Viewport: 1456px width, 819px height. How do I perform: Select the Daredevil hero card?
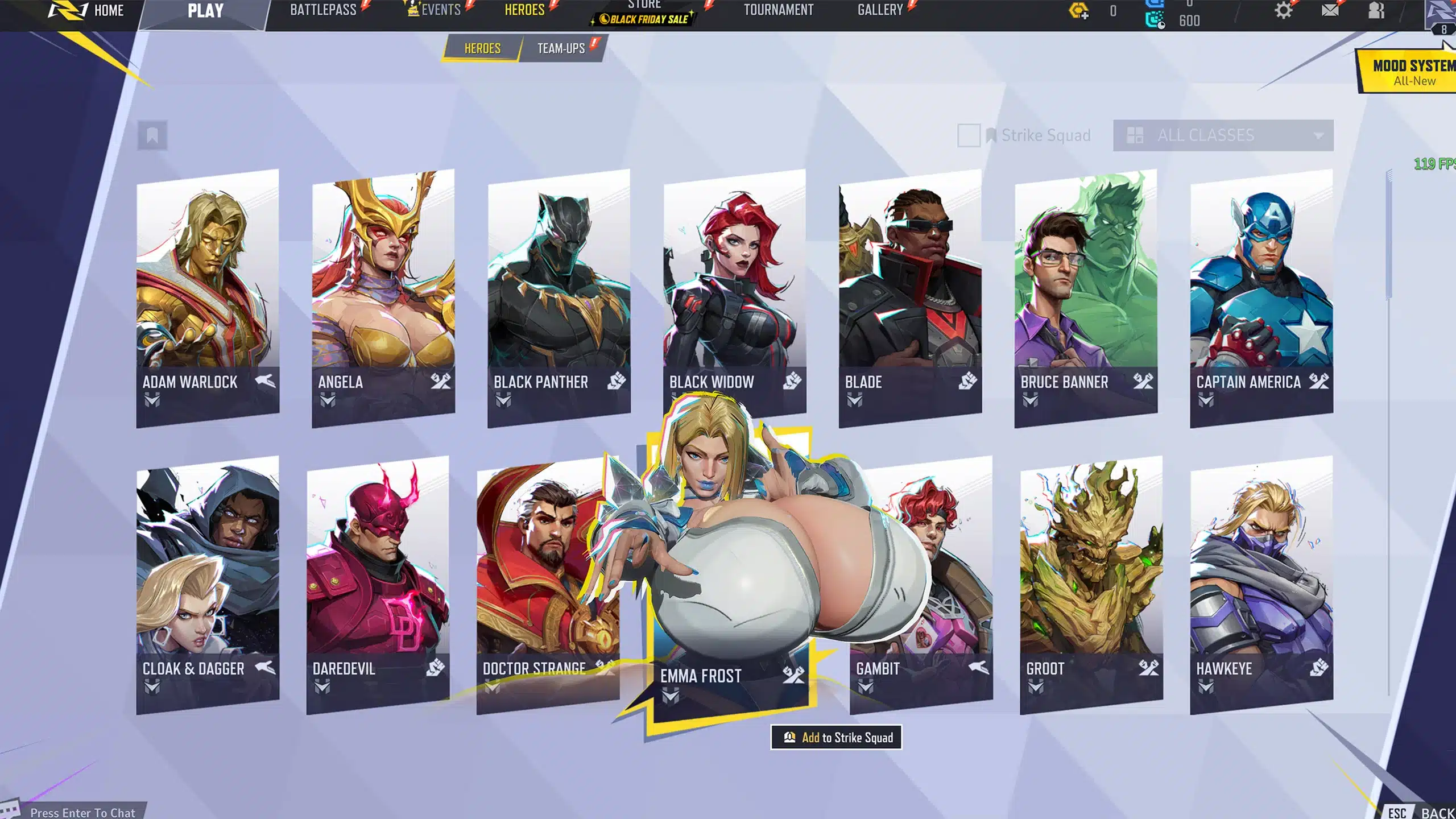[x=378, y=583]
